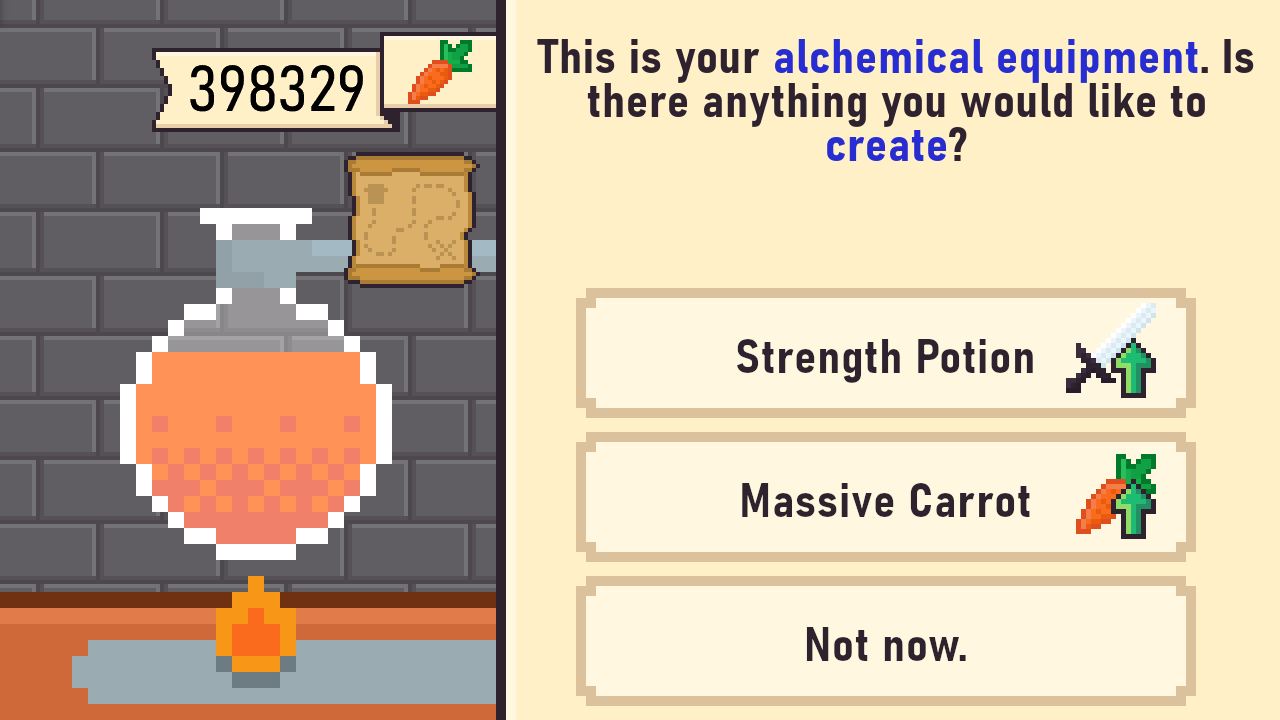The image size is (1280, 720).
Task: Select the scroll recipe icon on the wall
Action: click(x=410, y=218)
